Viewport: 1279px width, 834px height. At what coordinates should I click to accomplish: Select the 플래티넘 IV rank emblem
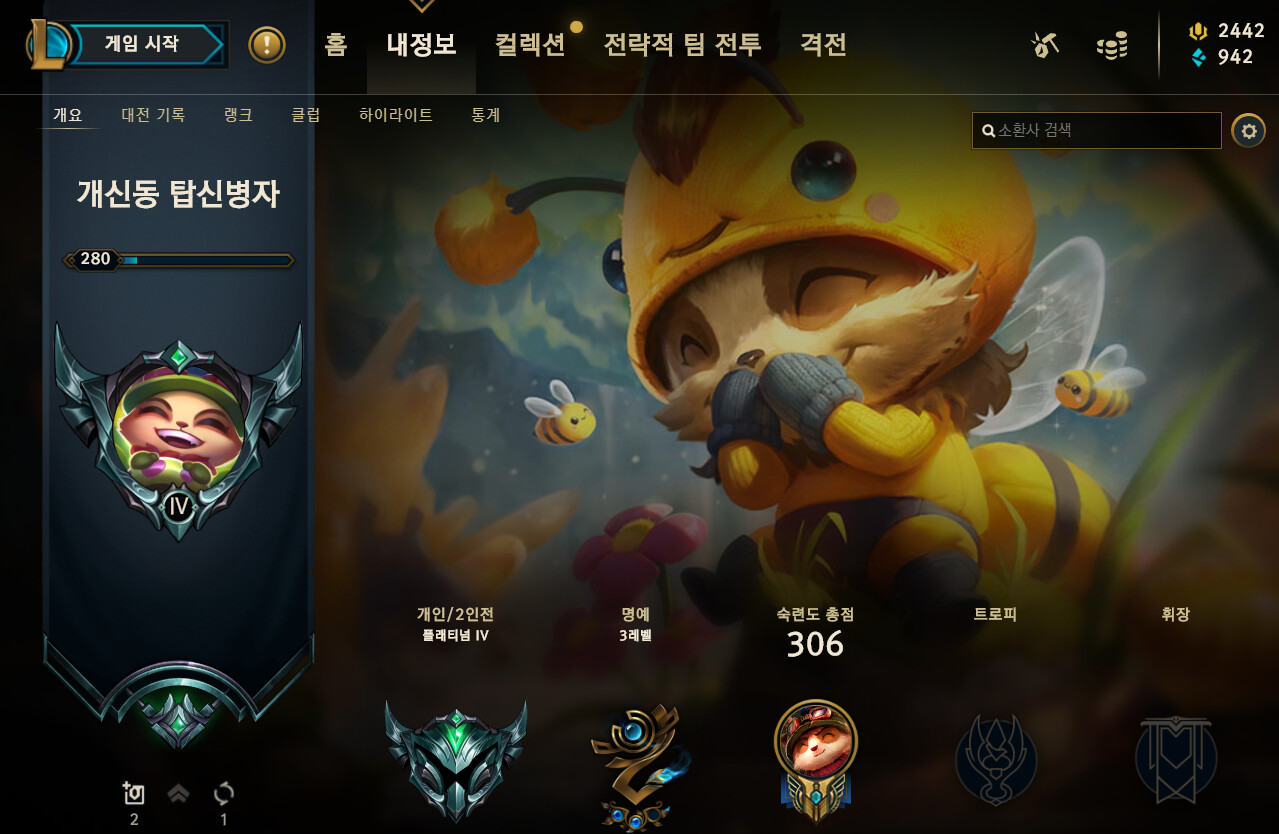pyautogui.click(x=456, y=760)
